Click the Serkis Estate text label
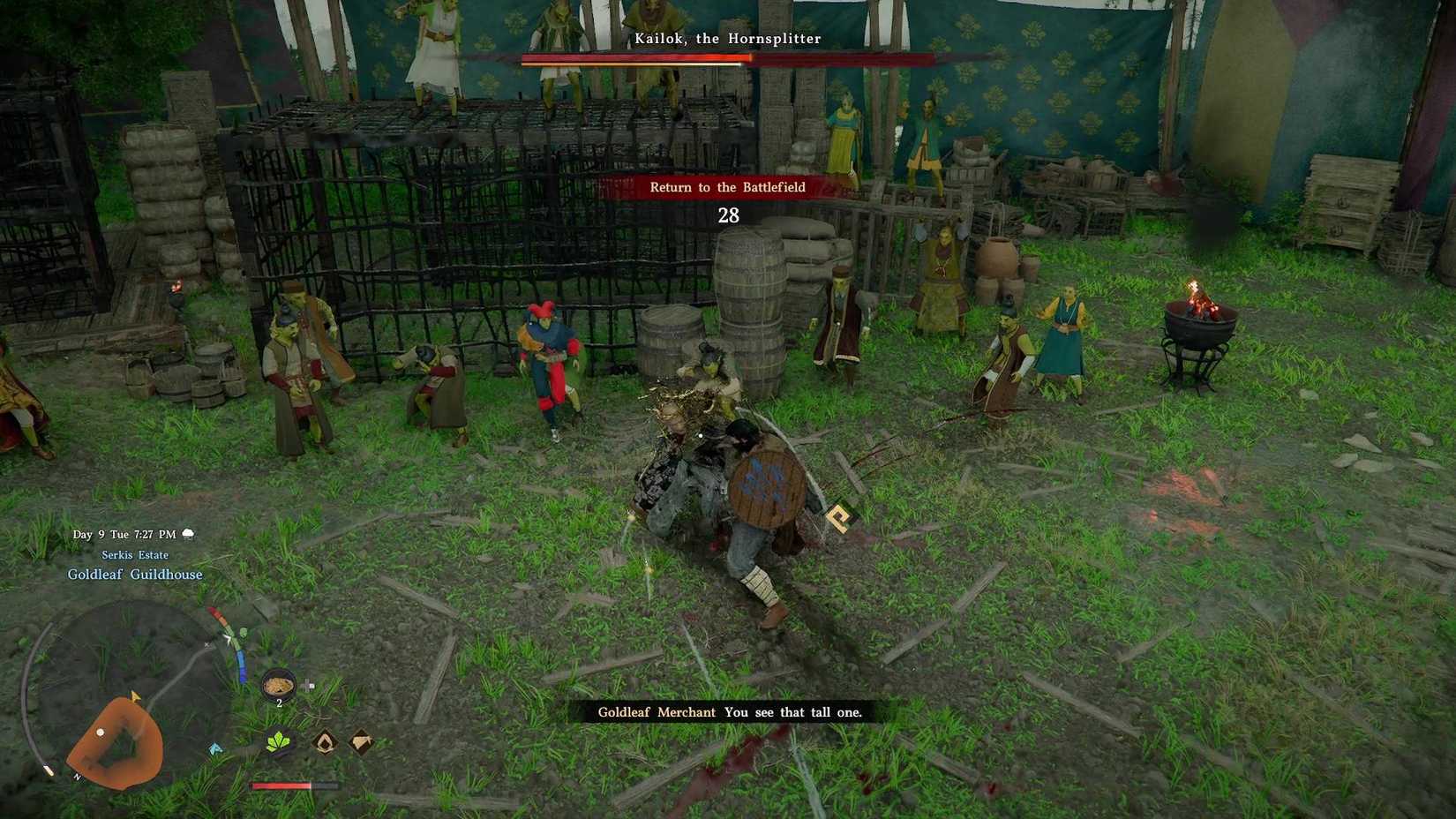1456x819 pixels. tap(138, 554)
